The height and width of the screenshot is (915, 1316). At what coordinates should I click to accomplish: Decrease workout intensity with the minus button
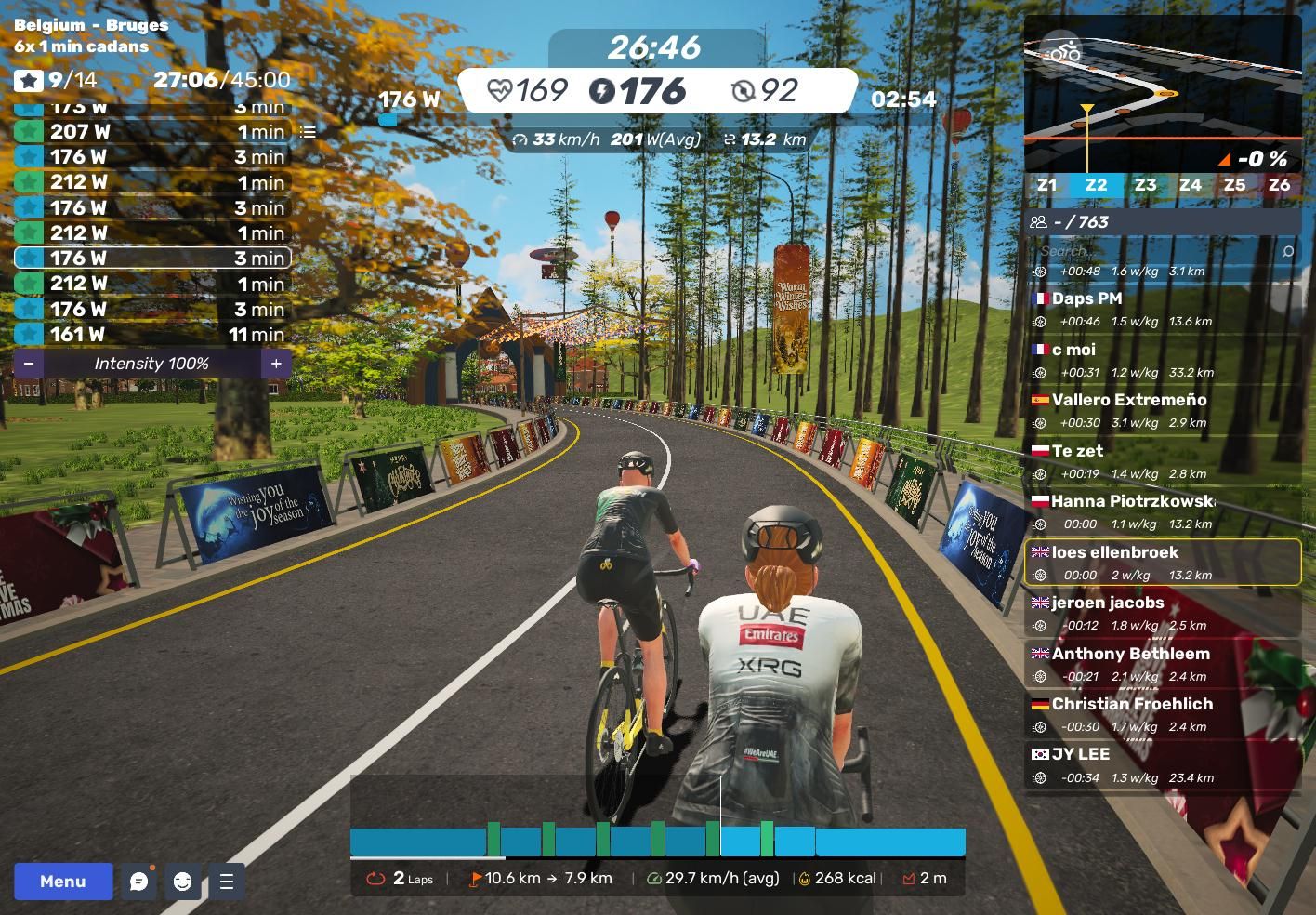(x=29, y=364)
